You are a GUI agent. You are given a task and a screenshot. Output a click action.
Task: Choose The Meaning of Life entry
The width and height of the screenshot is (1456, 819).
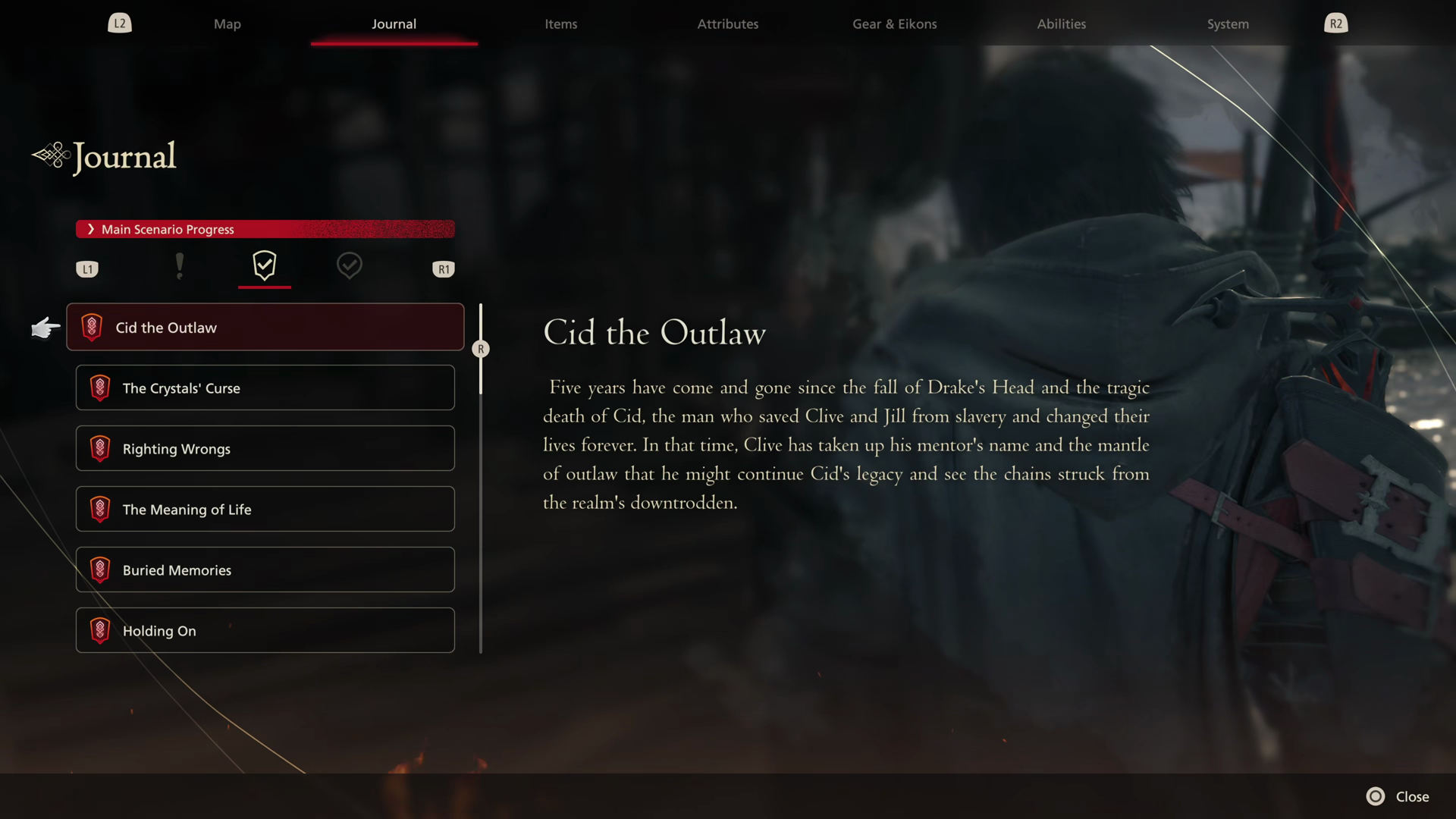[265, 509]
